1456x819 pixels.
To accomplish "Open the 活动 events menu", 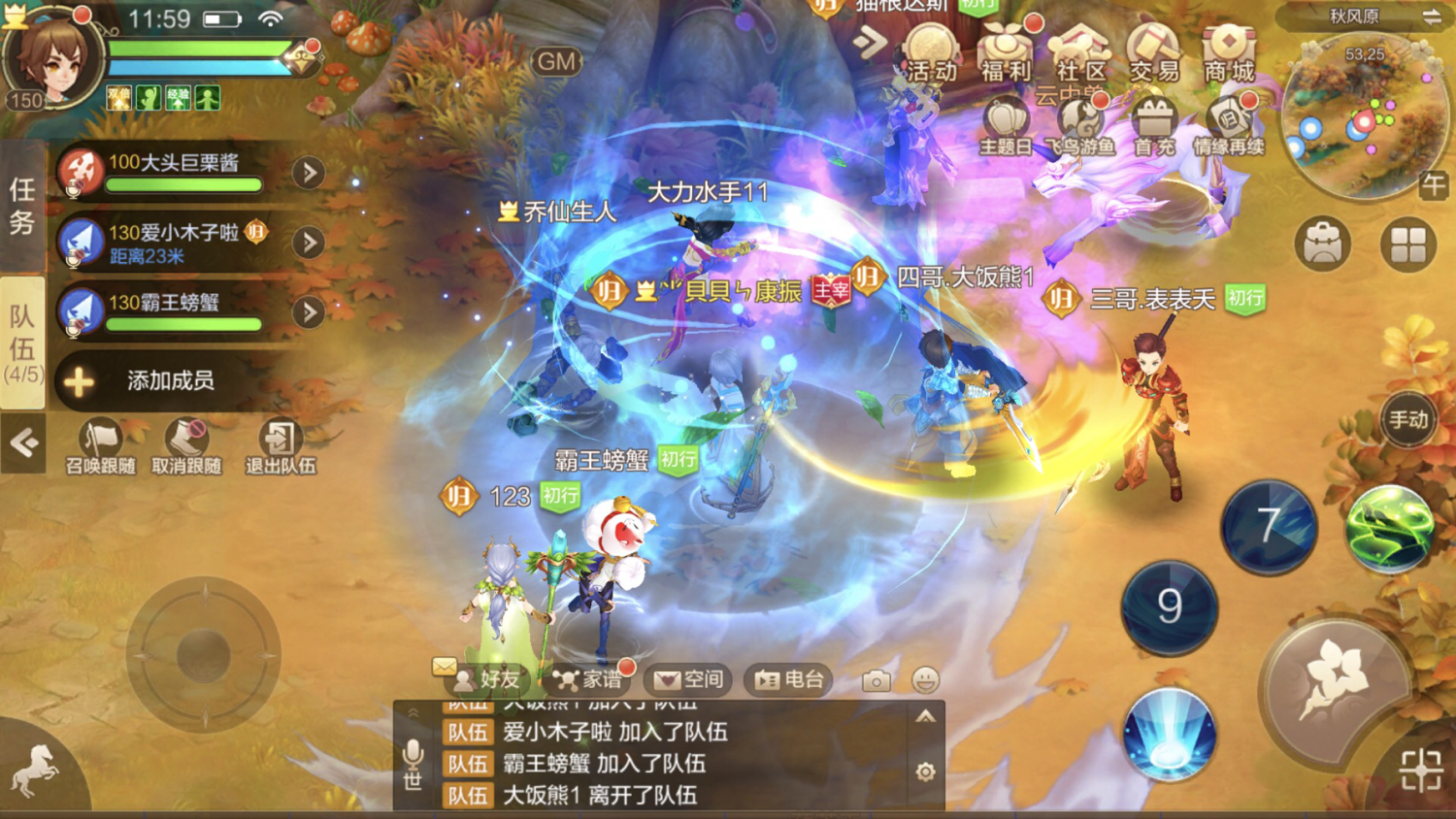I will (x=930, y=54).
